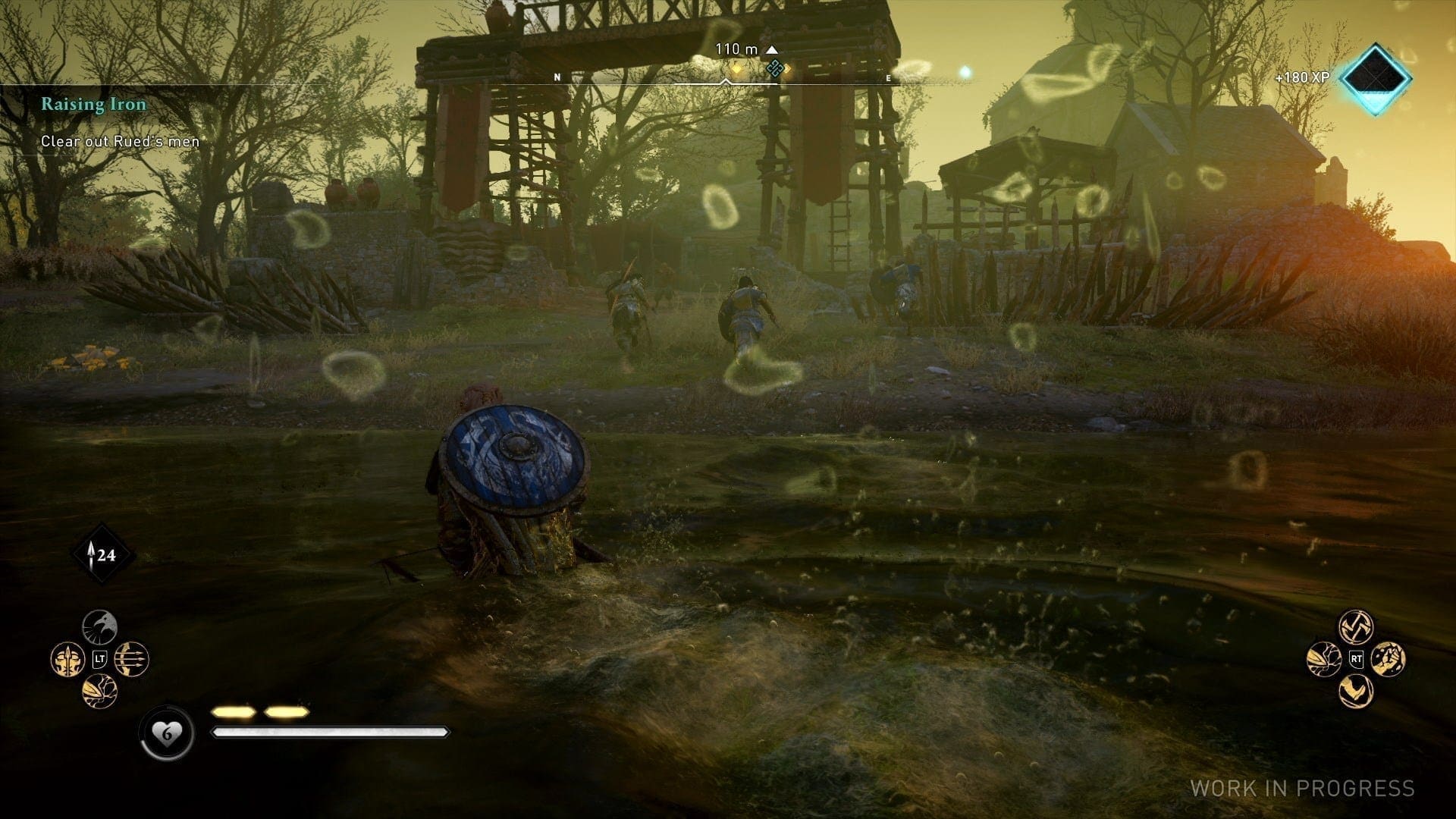1456x819 pixels.
Task: Open the skill point diamond indicator
Action: coord(1375,78)
